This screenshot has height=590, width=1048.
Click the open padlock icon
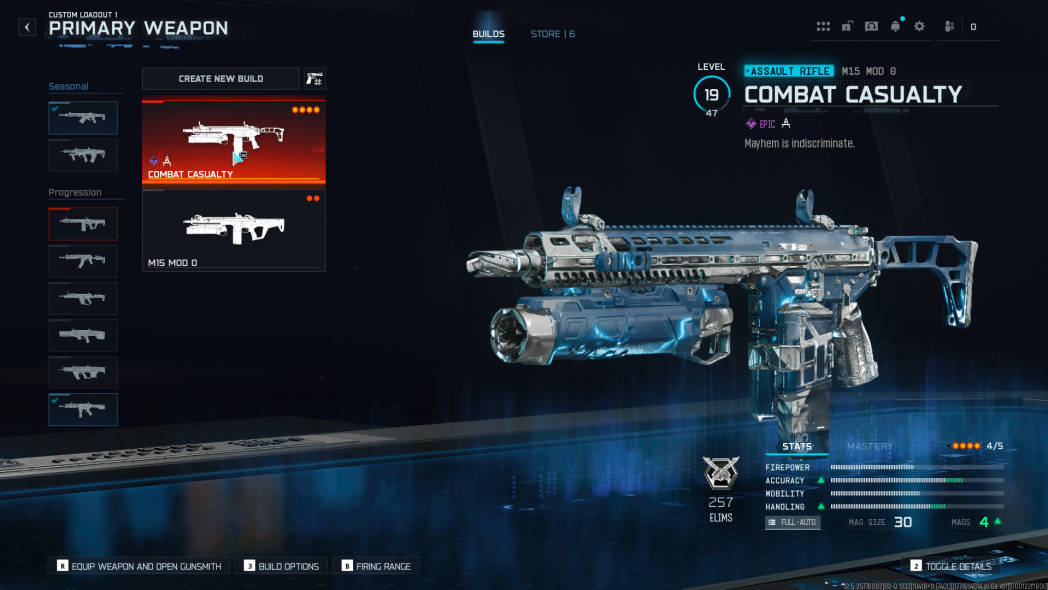[848, 27]
